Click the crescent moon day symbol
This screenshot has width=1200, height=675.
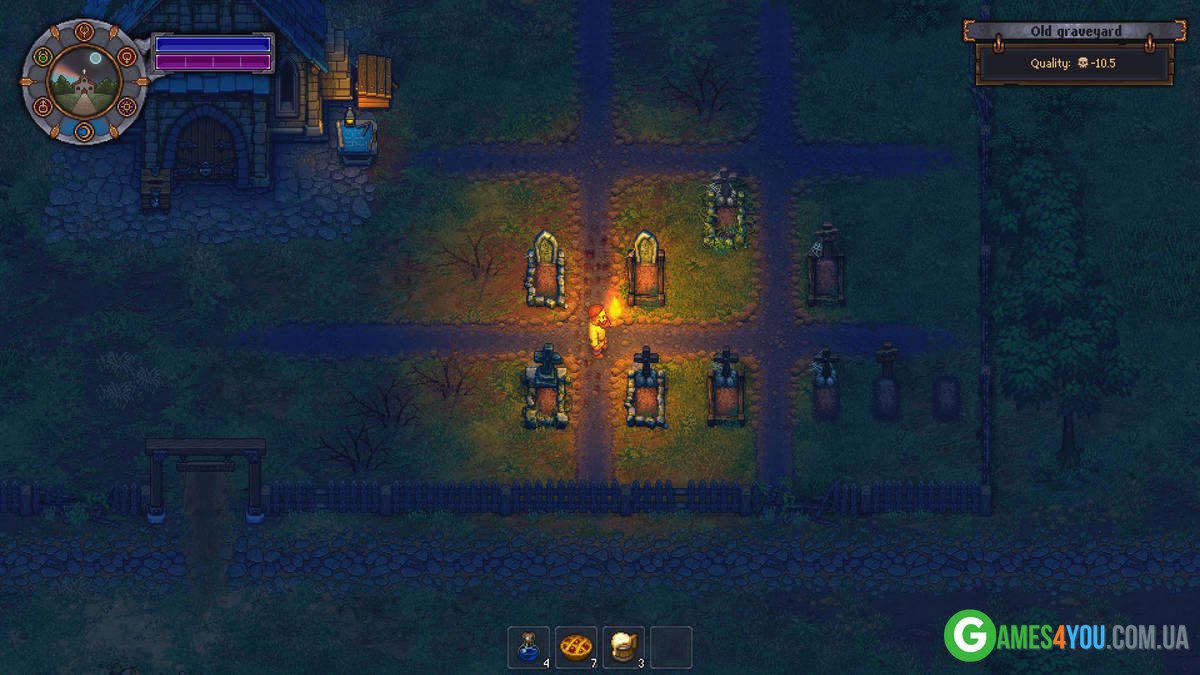click(84, 131)
